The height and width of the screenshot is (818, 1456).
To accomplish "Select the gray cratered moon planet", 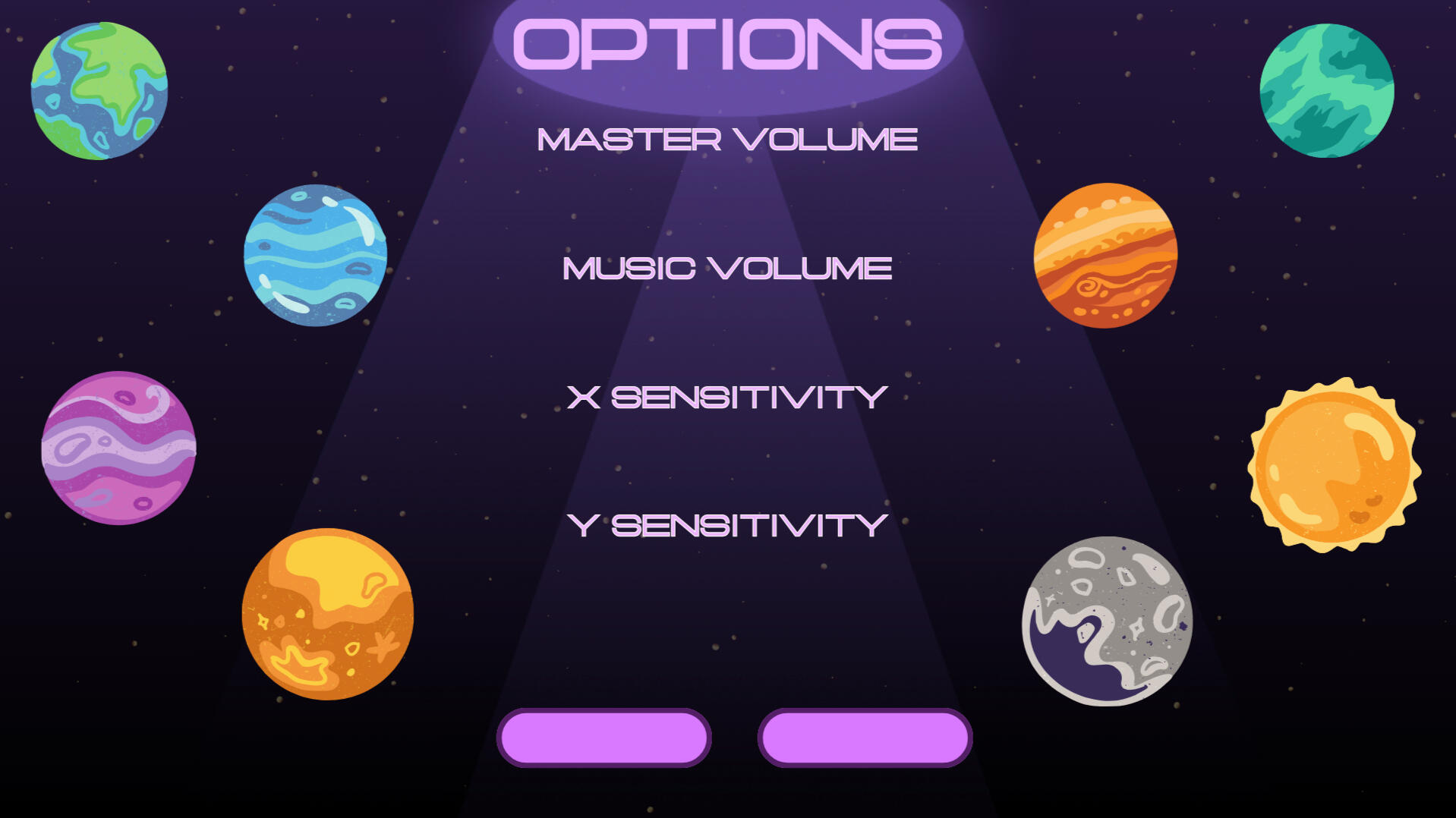I will click(1108, 622).
